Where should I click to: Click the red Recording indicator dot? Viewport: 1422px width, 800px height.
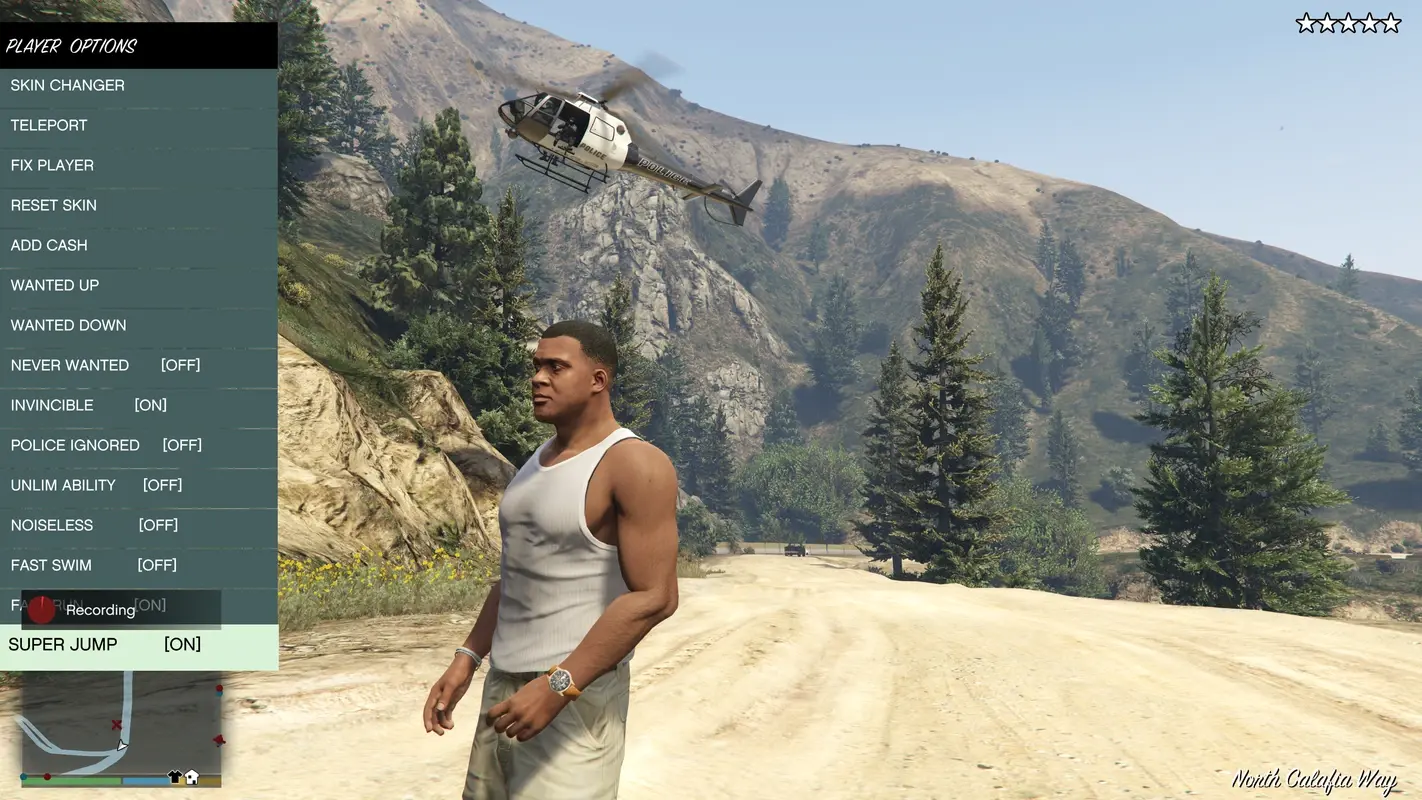[x=40, y=609]
